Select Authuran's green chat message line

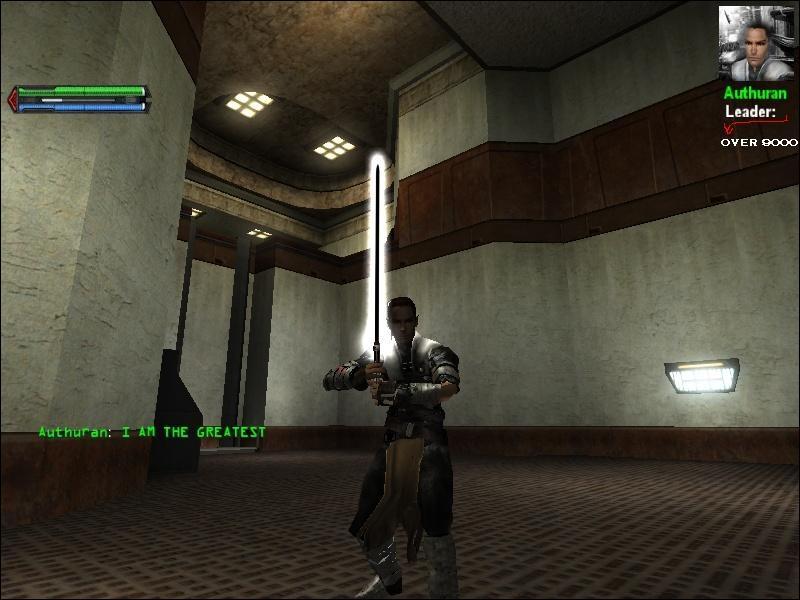point(153,433)
